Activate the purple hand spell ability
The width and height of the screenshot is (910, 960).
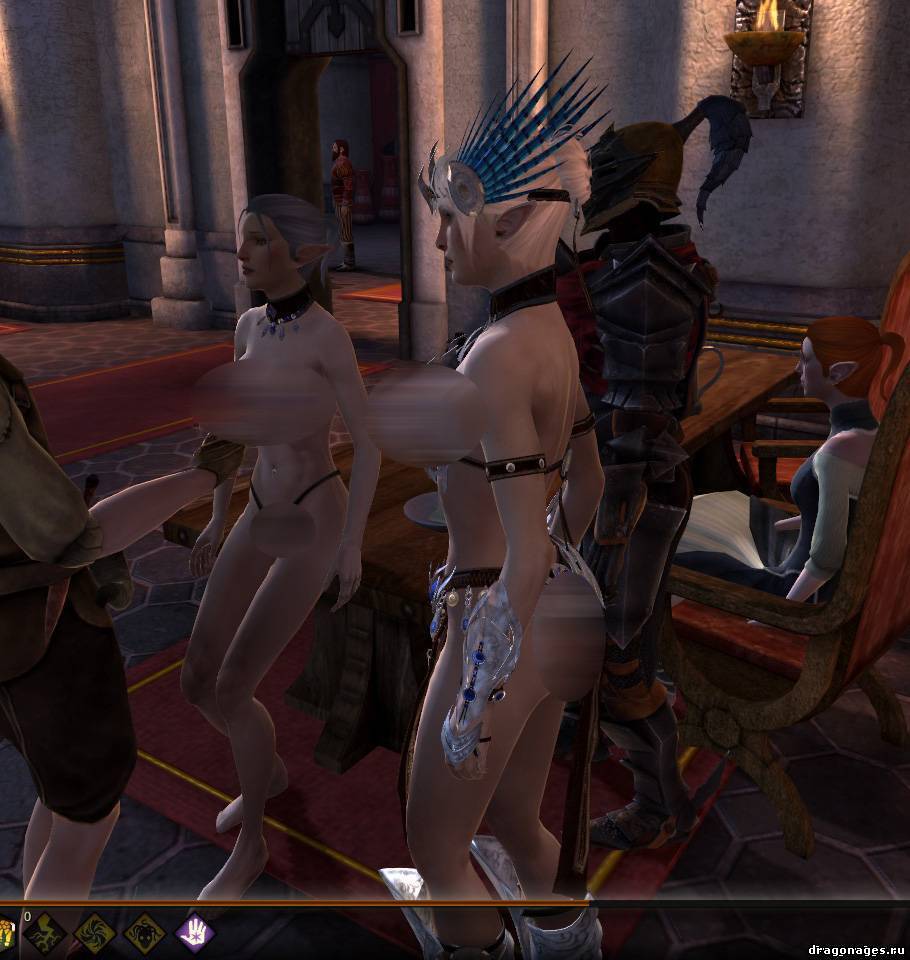(195, 934)
